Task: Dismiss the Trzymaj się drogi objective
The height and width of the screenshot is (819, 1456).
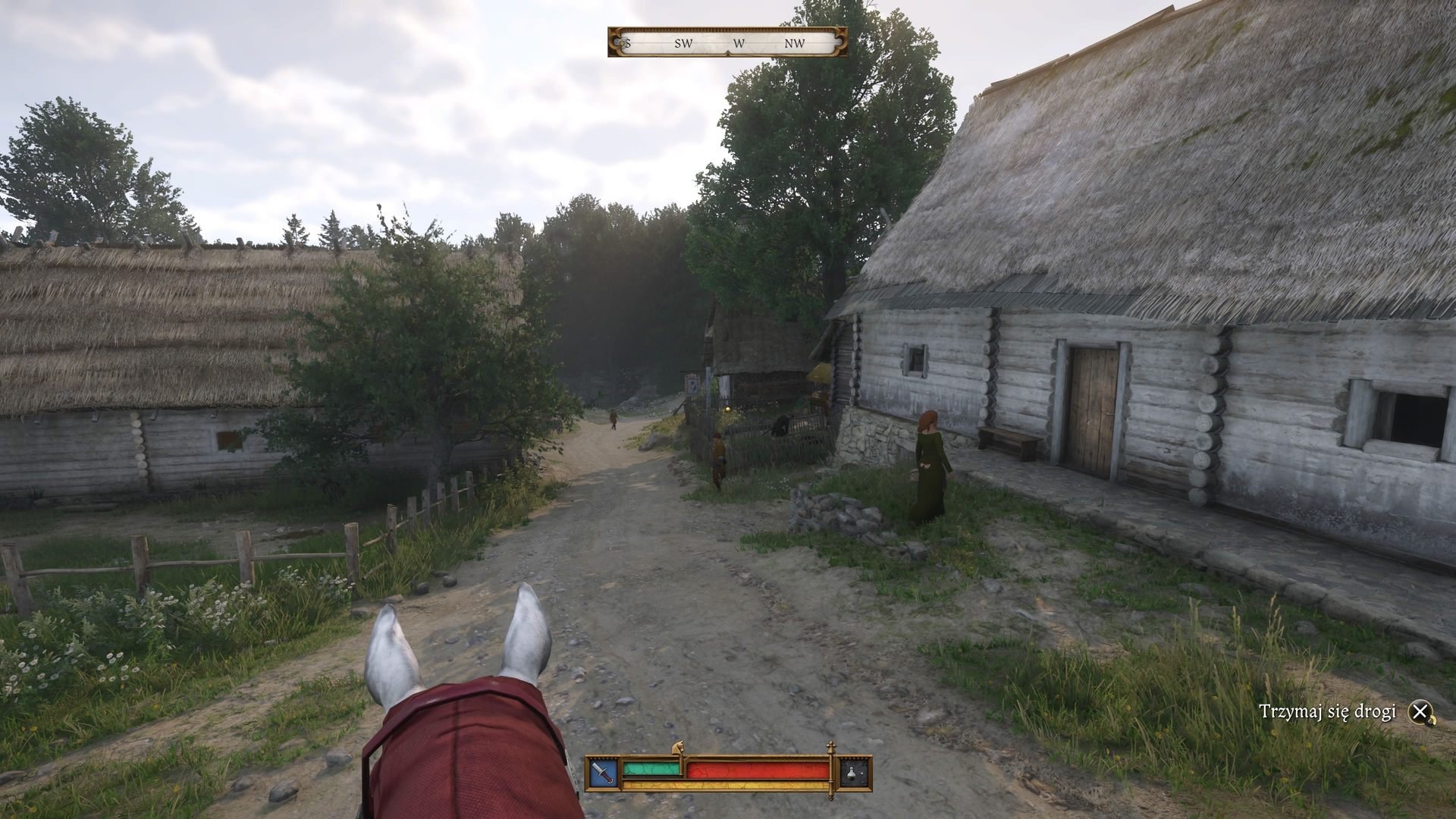Action: click(x=1420, y=713)
